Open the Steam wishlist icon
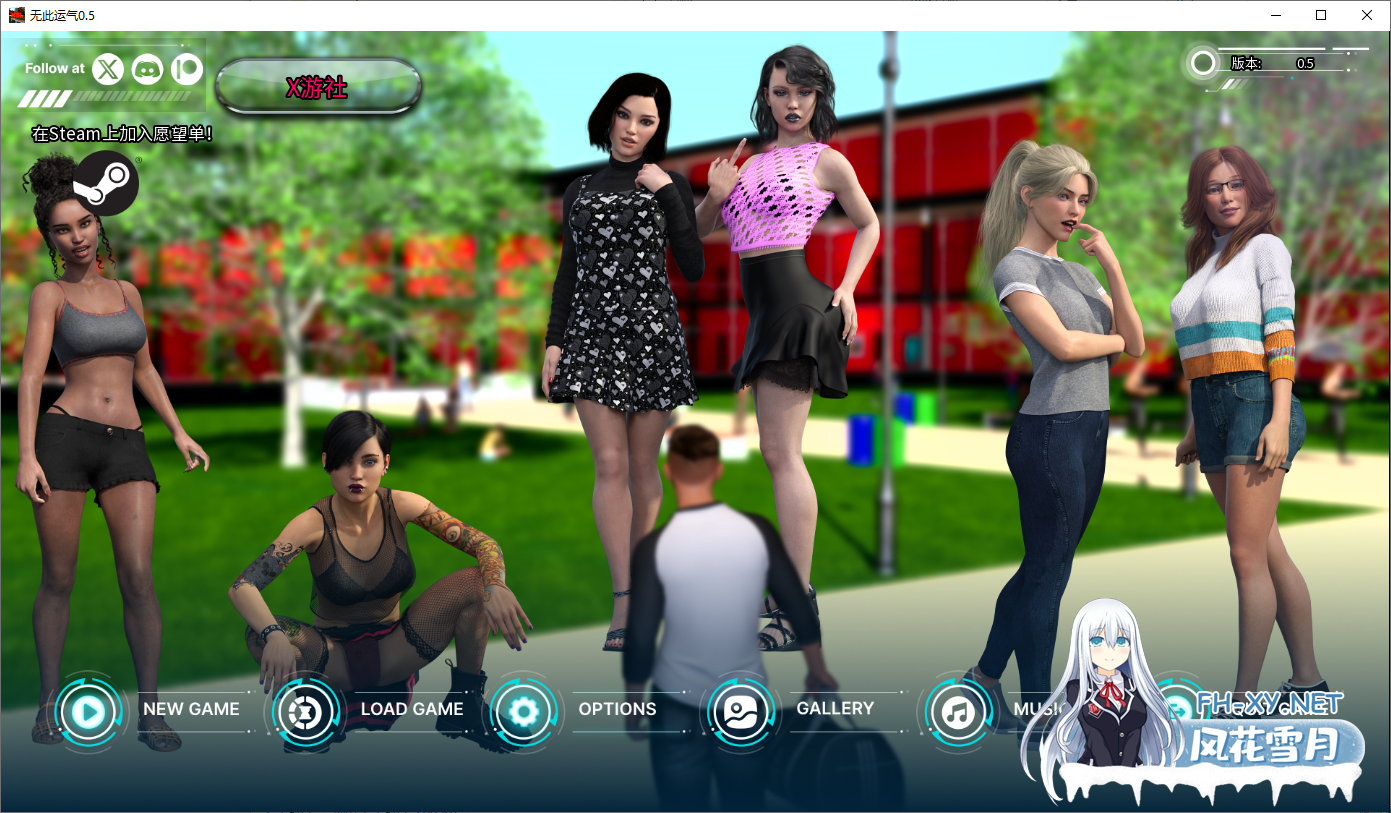 click(105, 183)
